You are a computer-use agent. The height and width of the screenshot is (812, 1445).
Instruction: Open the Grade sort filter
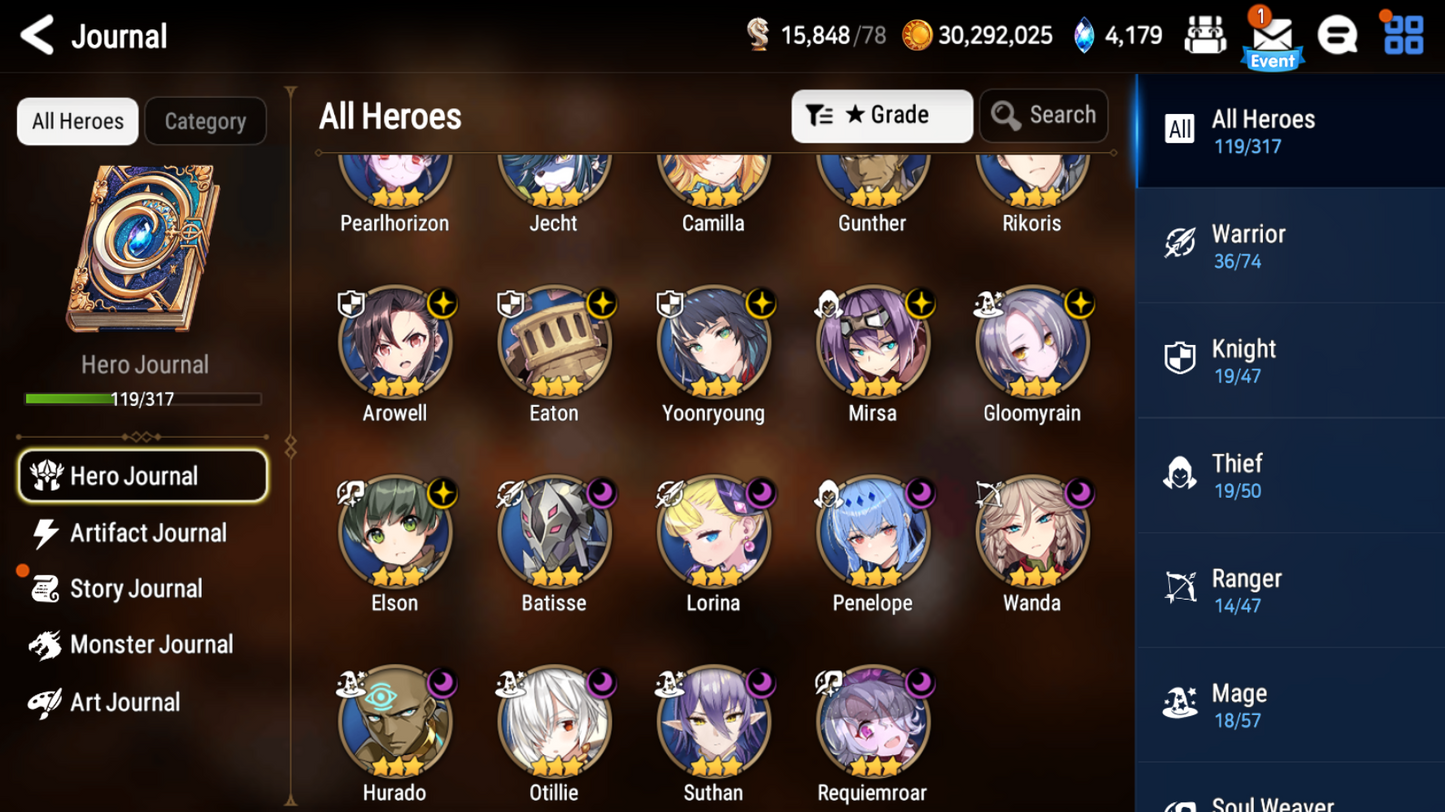[881, 116]
